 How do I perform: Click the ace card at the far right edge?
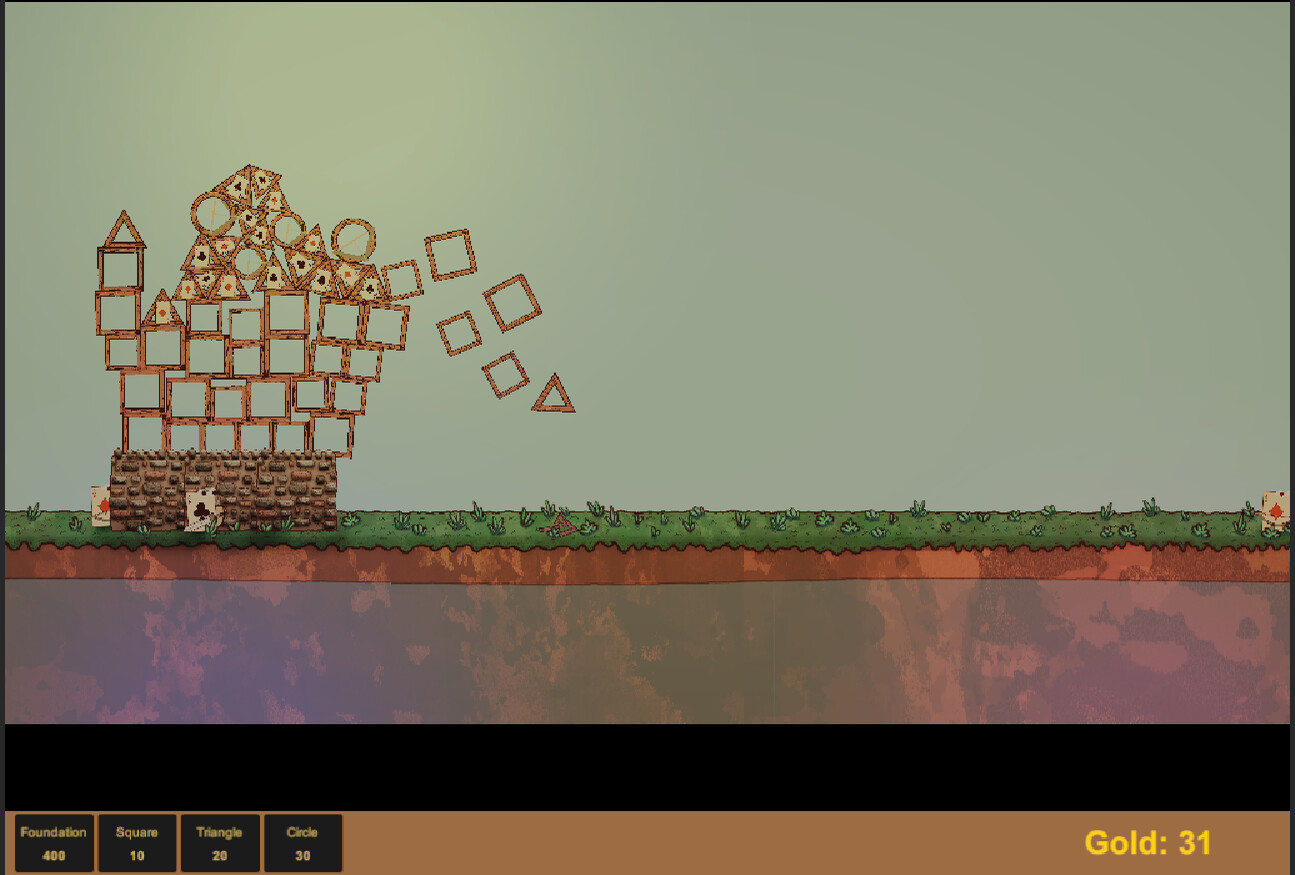1277,510
